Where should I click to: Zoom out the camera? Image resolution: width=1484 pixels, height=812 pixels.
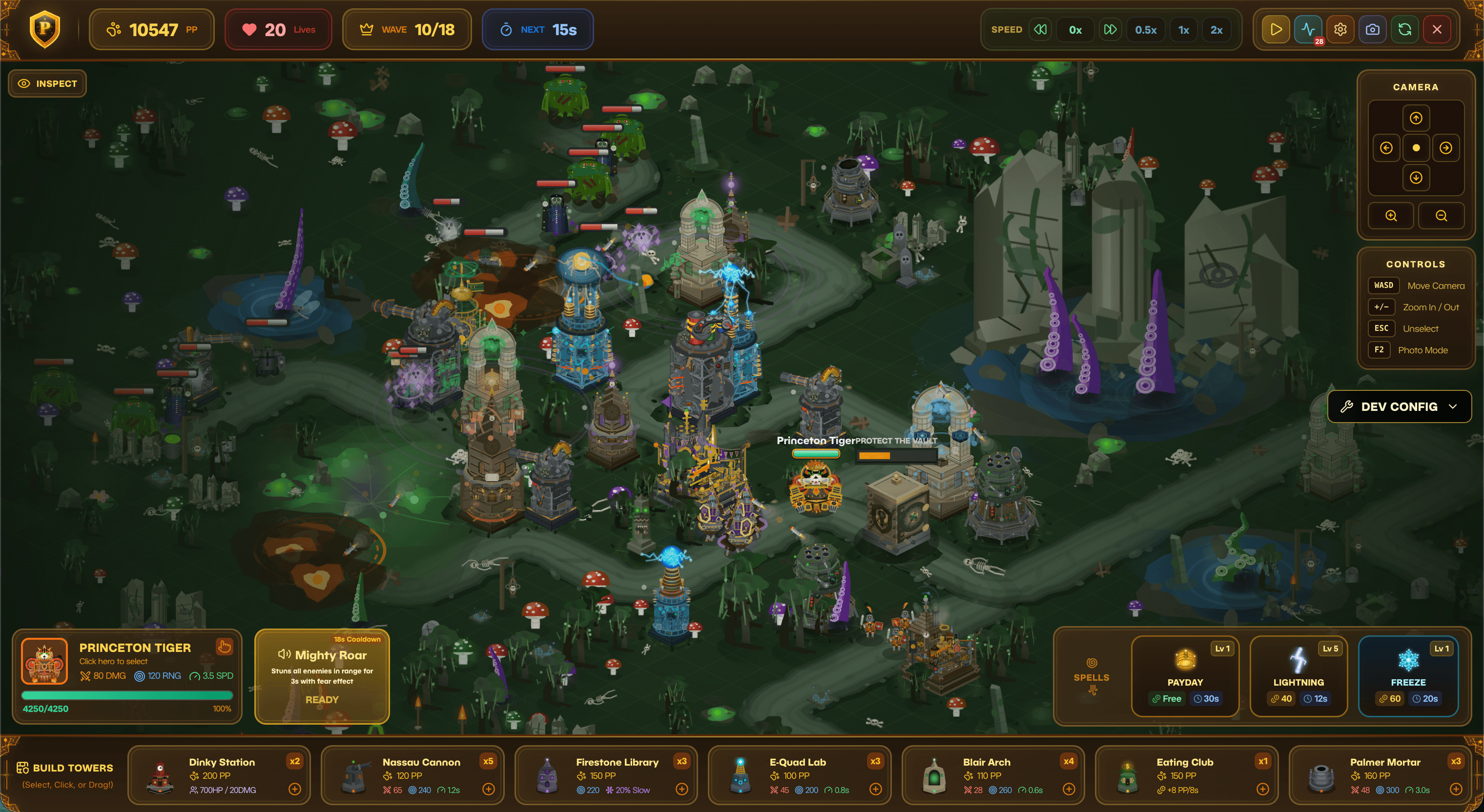(1441, 216)
